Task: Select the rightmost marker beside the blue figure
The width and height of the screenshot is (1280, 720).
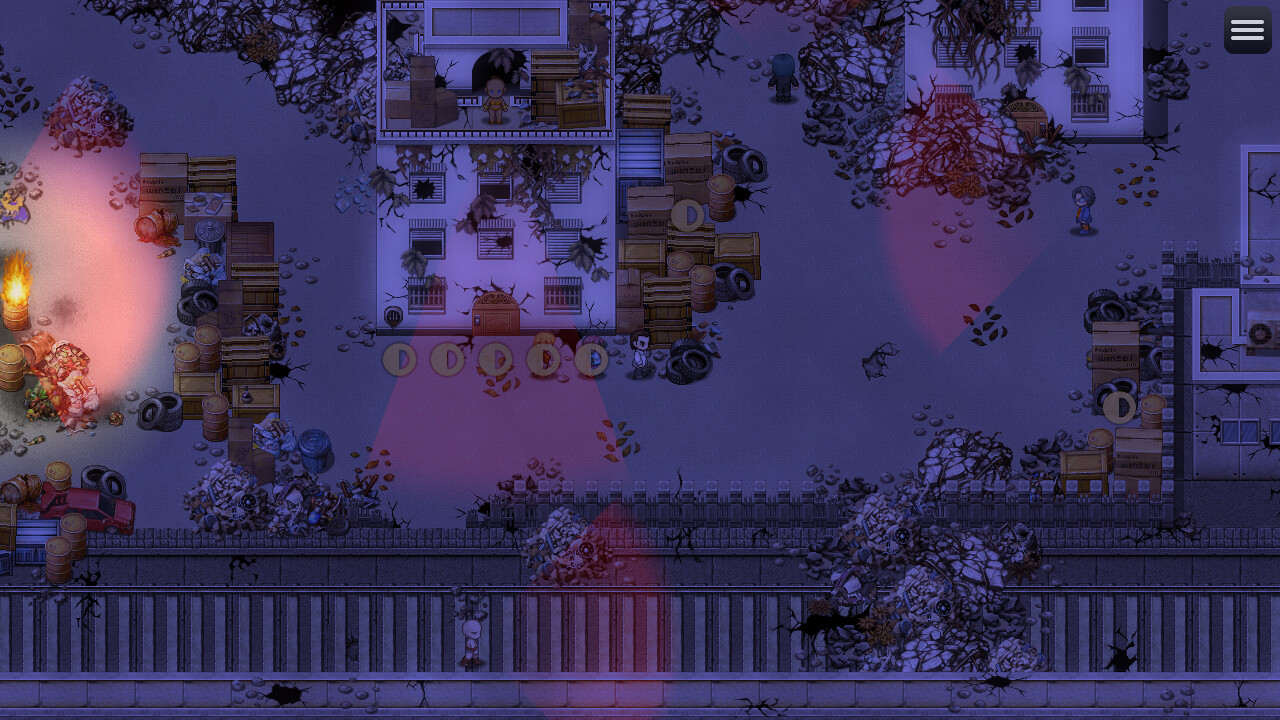Action: coord(591,360)
